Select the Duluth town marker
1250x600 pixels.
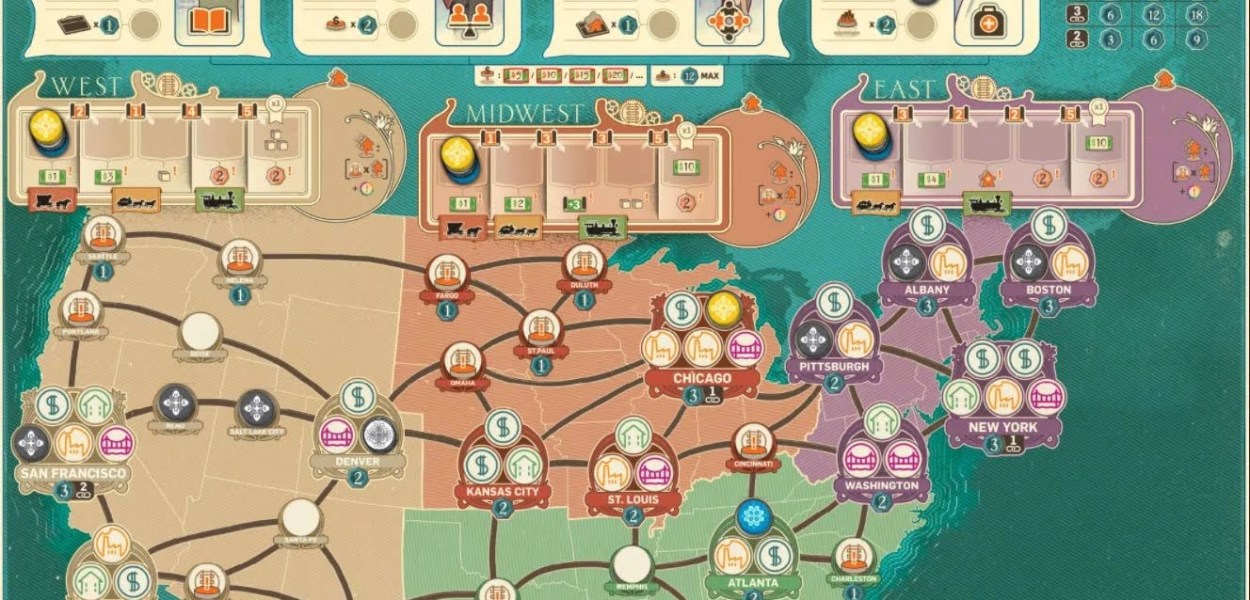(584, 265)
